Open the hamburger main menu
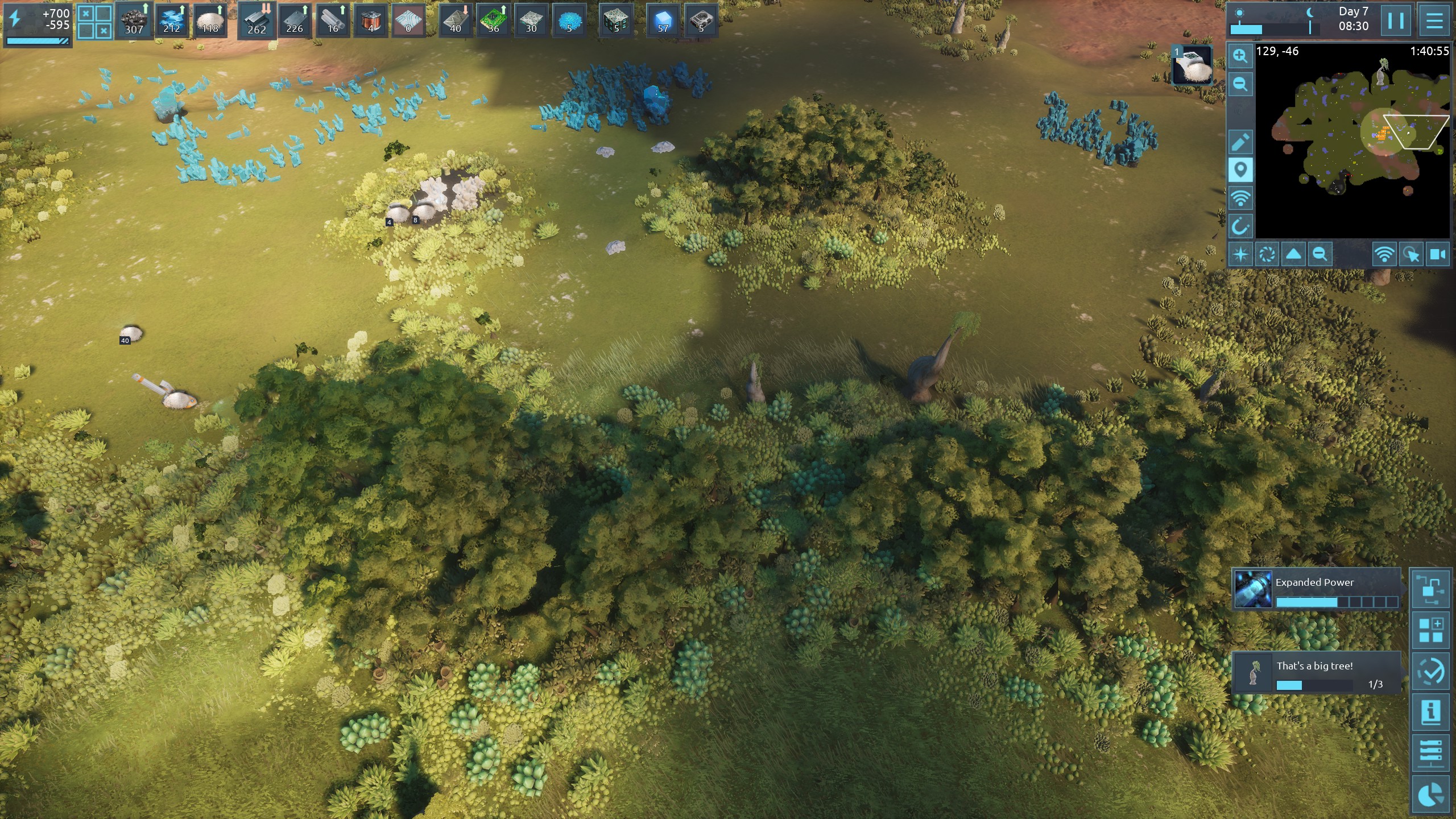Screen dimensions: 1456x819 [1434, 21]
